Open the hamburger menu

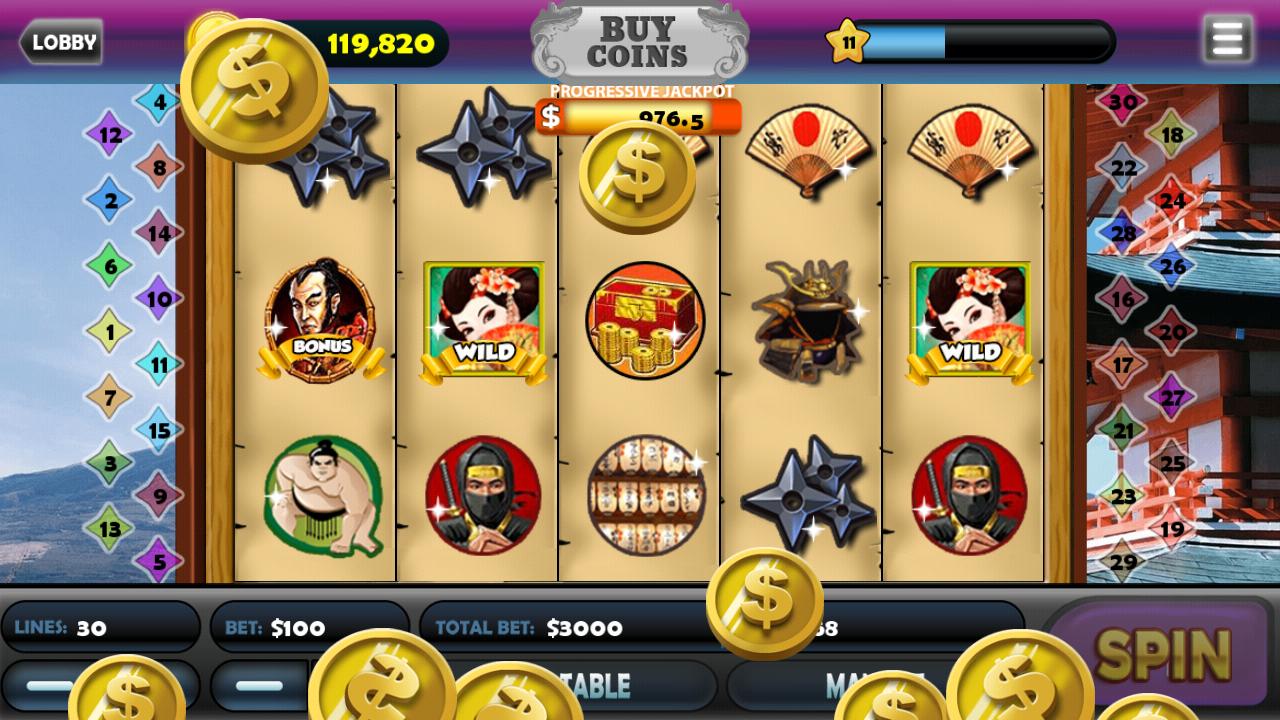(x=1227, y=39)
